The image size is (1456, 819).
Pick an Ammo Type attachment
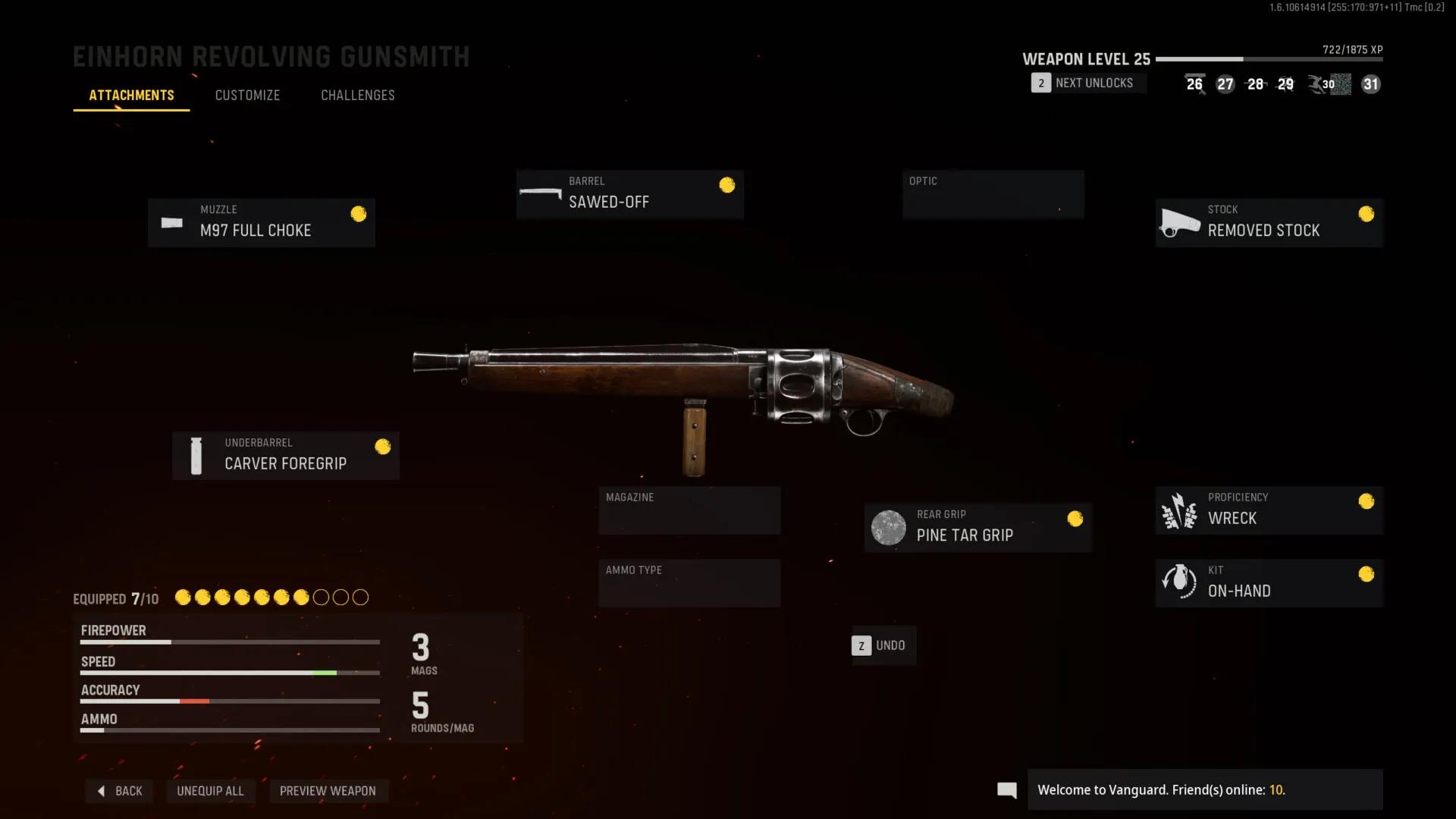[x=689, y=582]
